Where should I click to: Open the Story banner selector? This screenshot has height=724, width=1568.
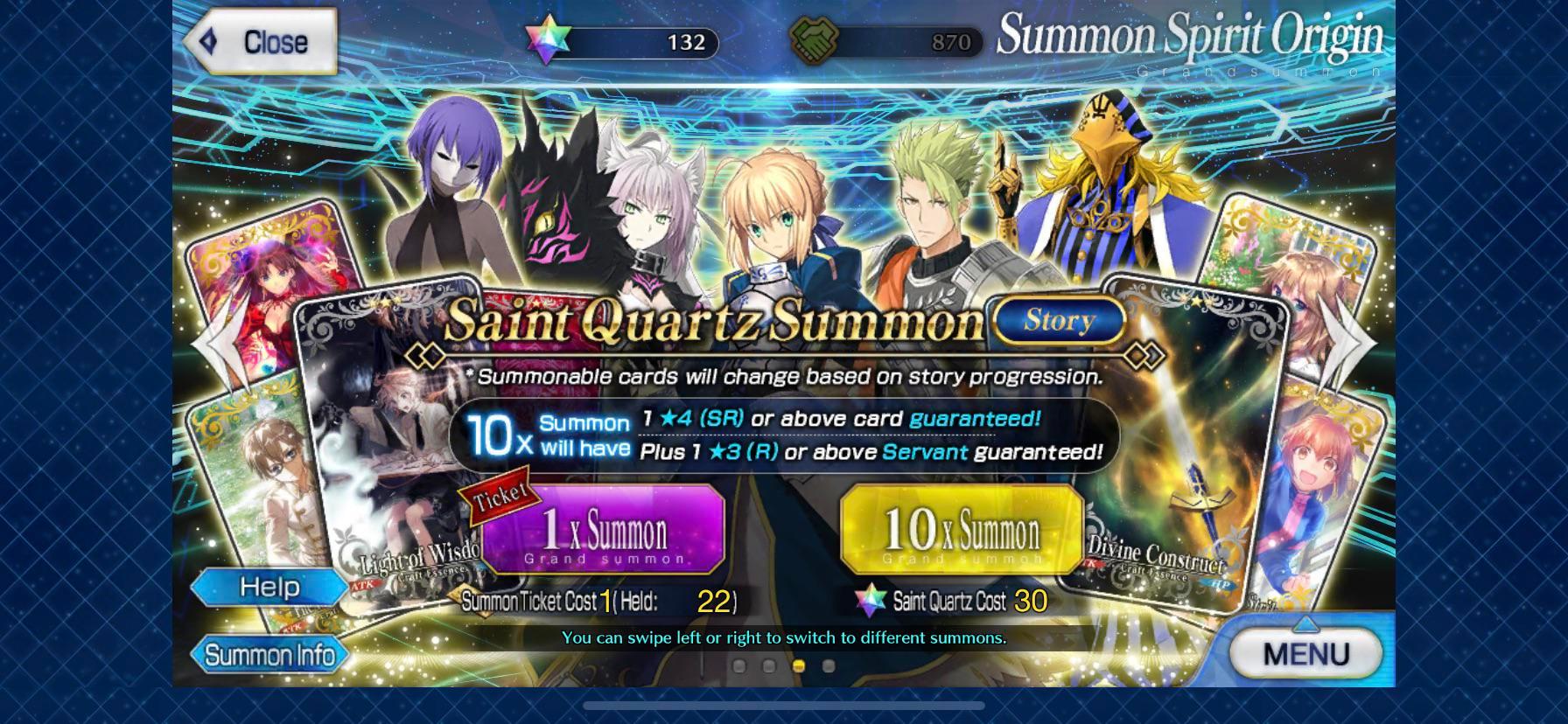(x=1058, y=321)
